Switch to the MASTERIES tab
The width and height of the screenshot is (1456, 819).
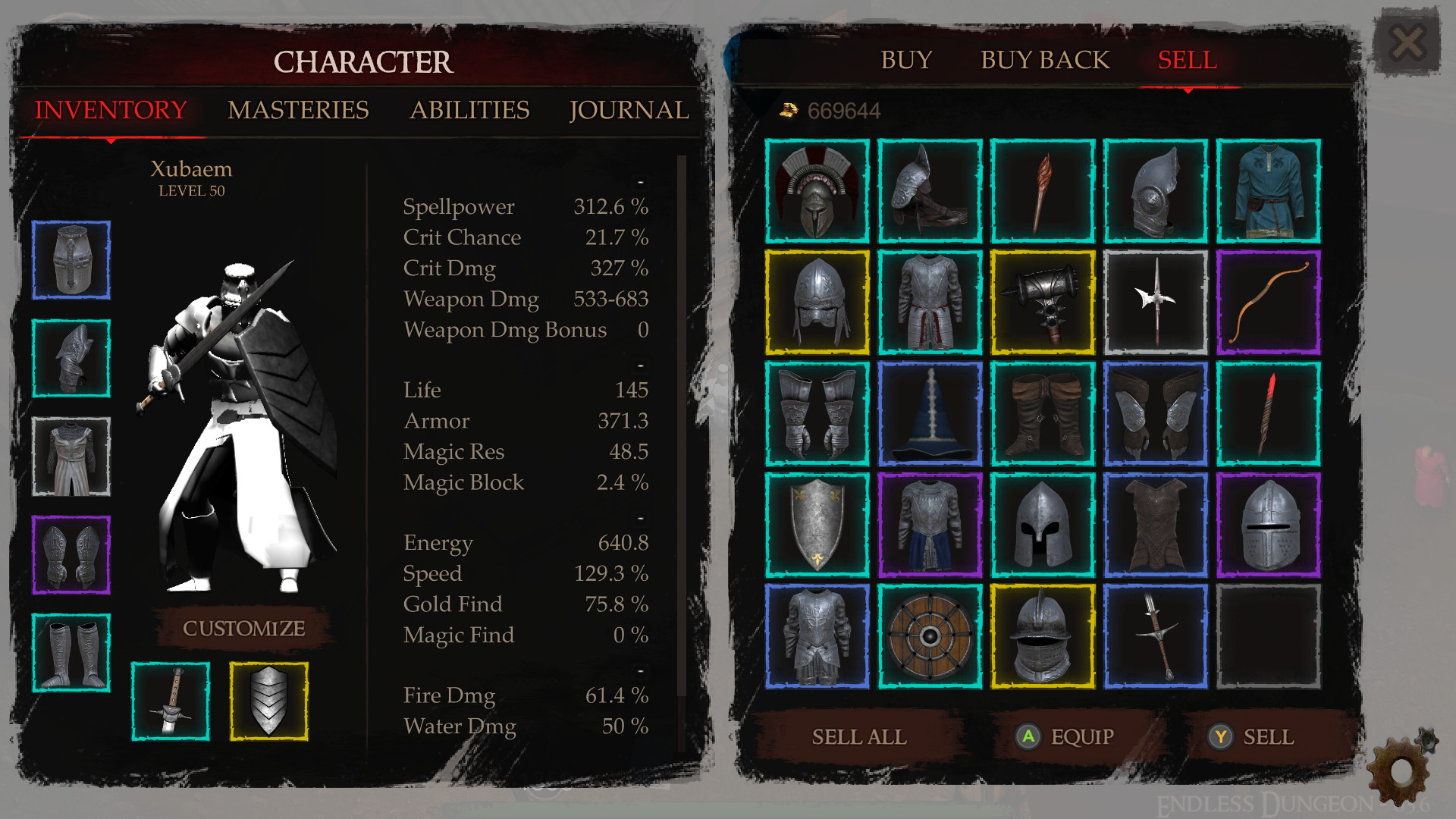pyautogui.click(x=300, y=111)
